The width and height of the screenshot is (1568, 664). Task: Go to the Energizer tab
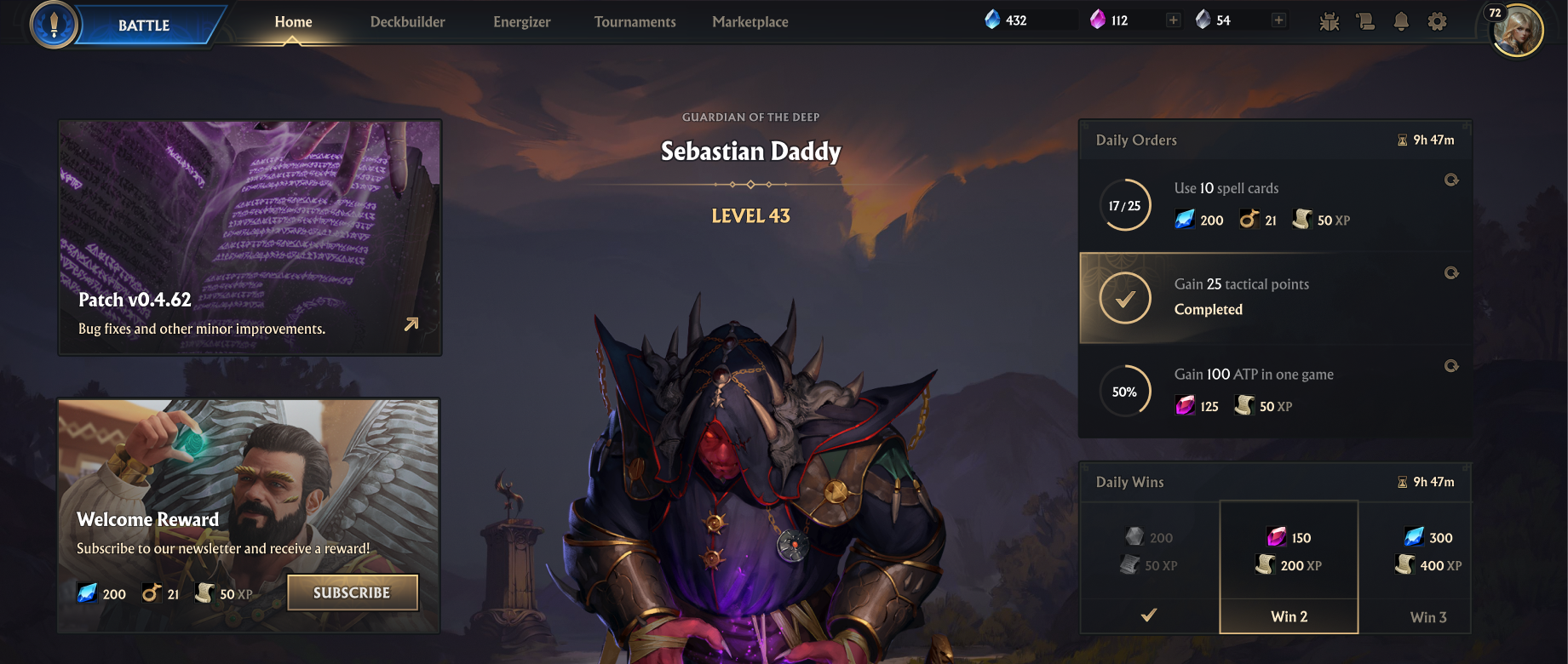(x=521, y=22)
